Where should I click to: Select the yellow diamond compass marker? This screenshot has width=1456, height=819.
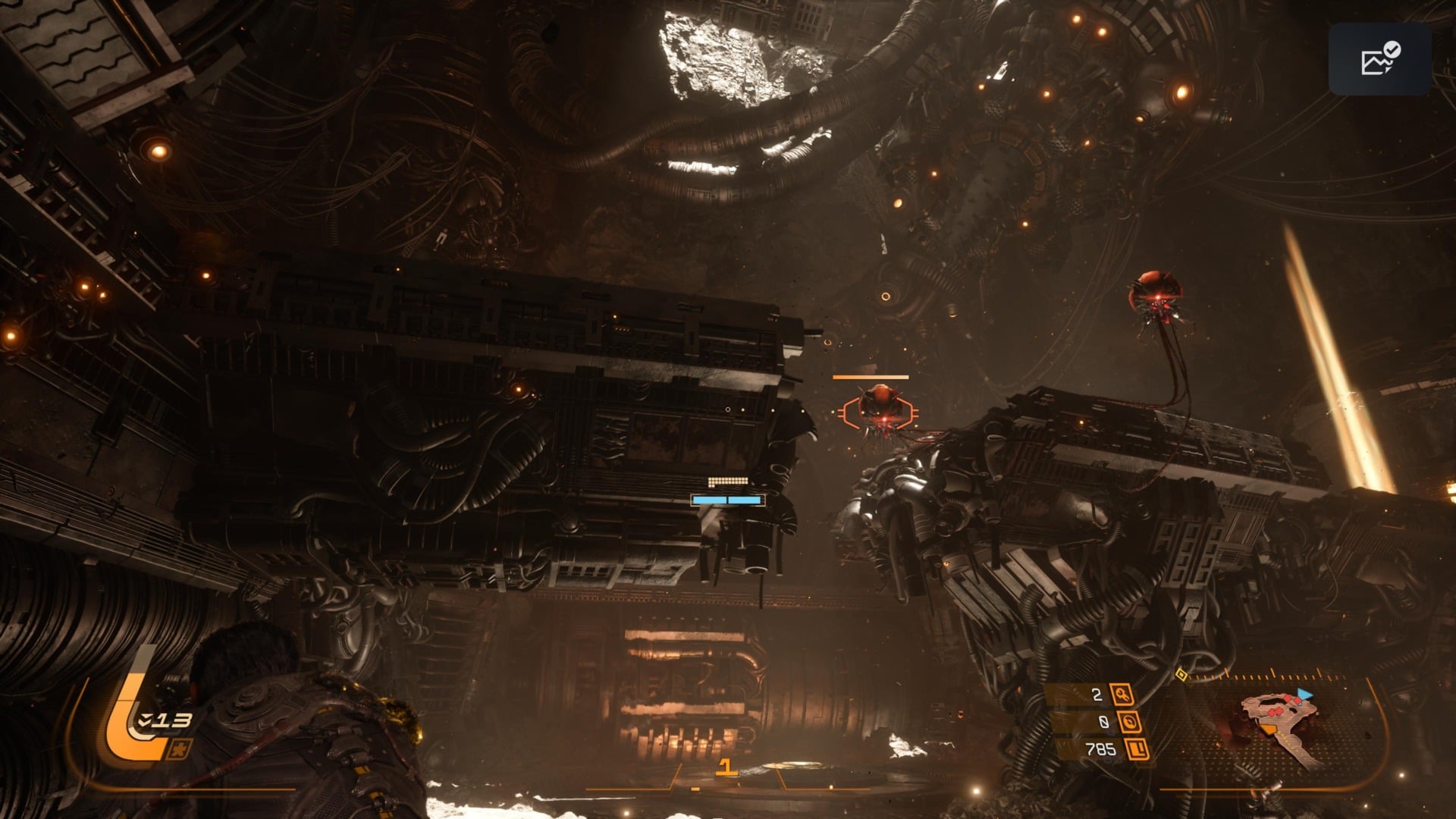coord(1181,674)
